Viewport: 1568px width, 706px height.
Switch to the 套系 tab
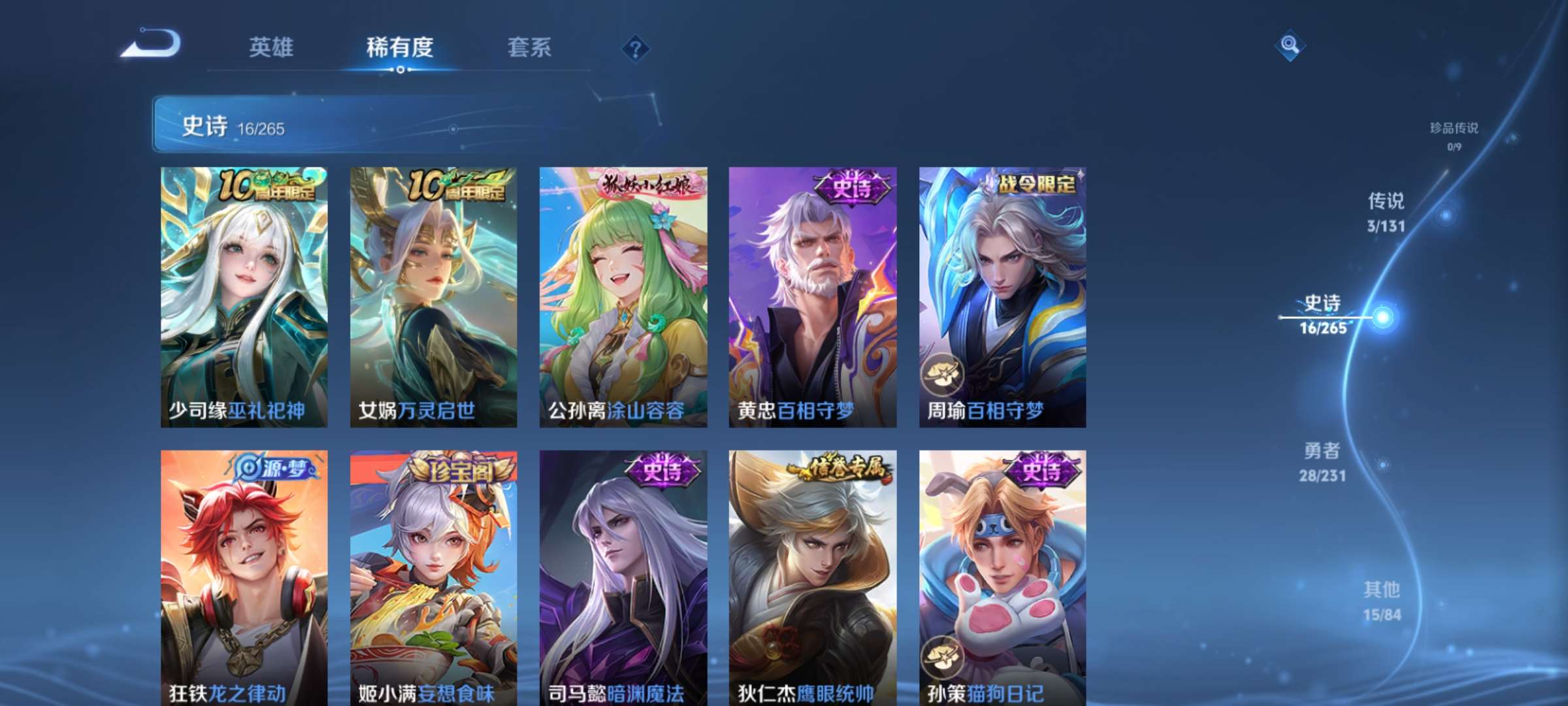(529, 48)
